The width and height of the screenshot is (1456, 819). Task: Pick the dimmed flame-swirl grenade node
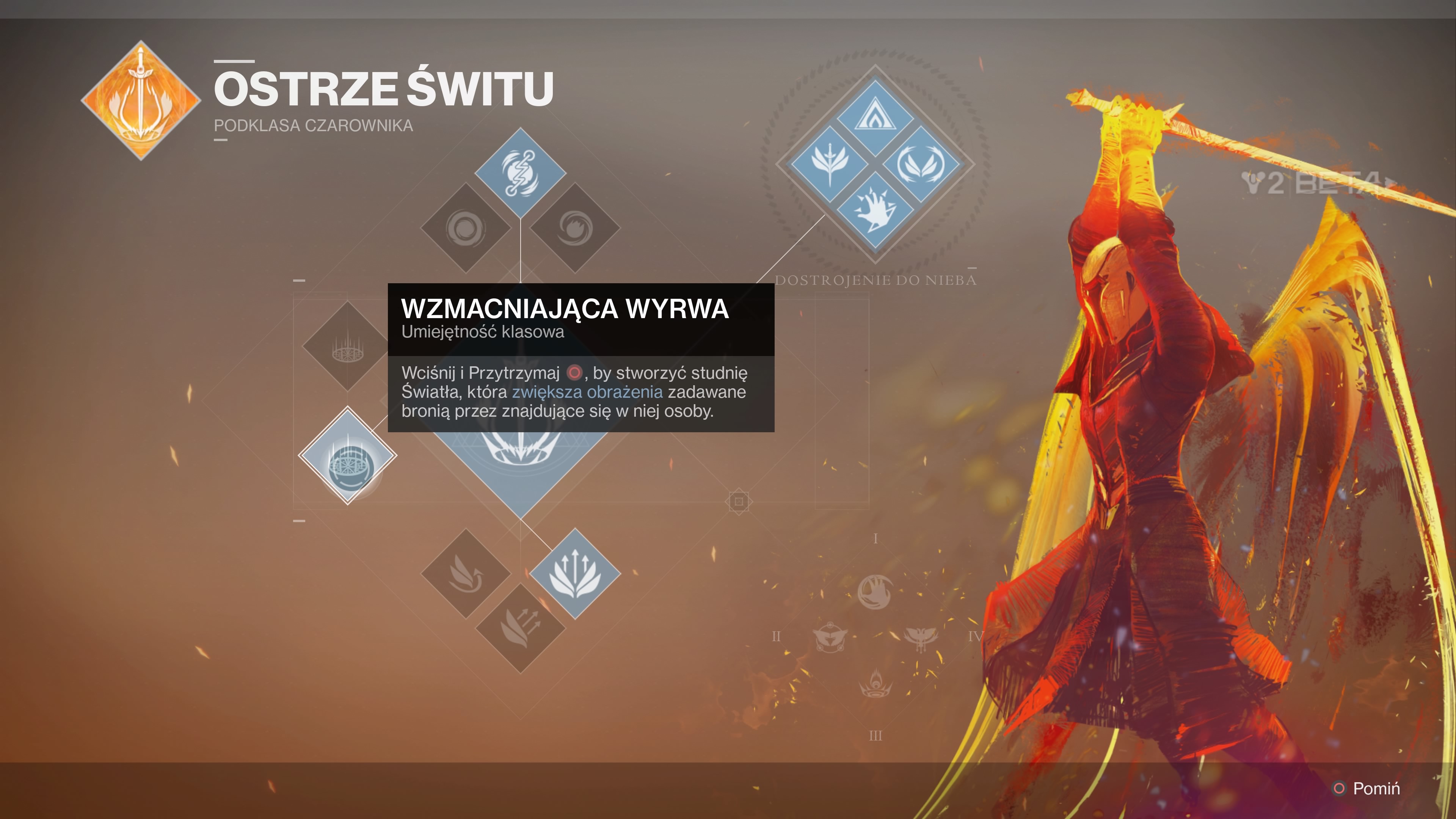575,228
